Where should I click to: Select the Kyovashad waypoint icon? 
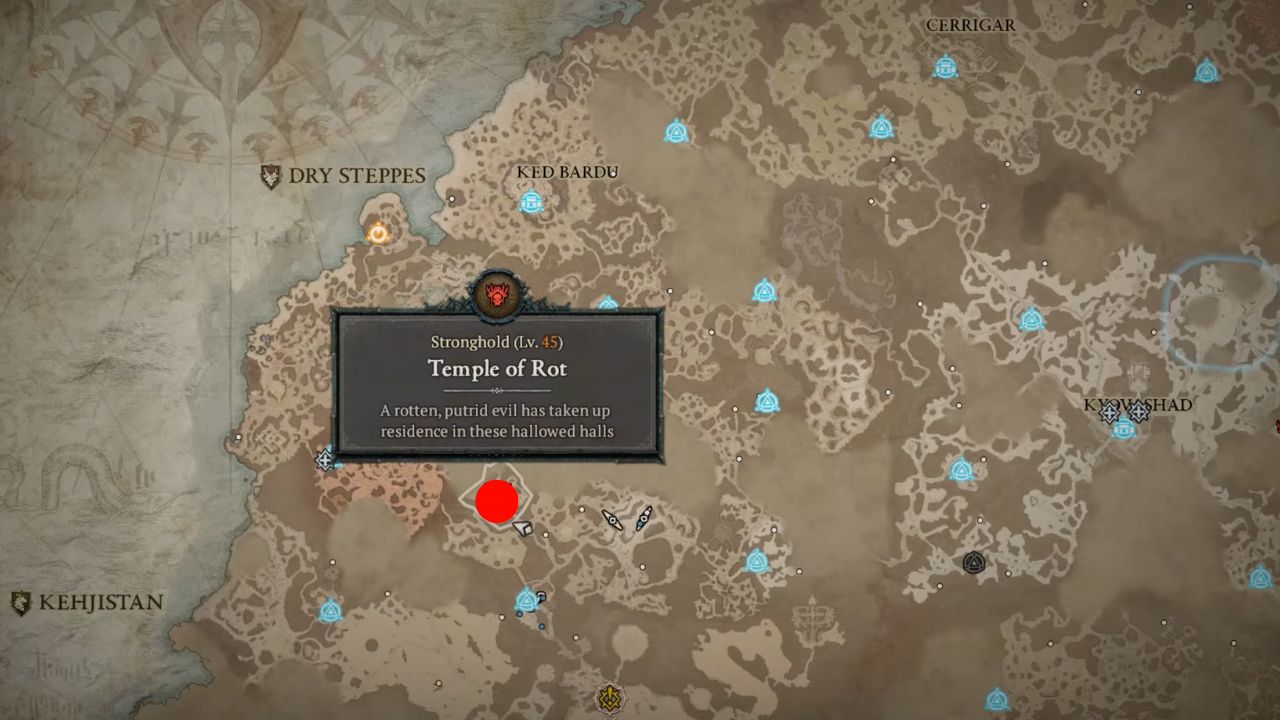pos(1123,430)
